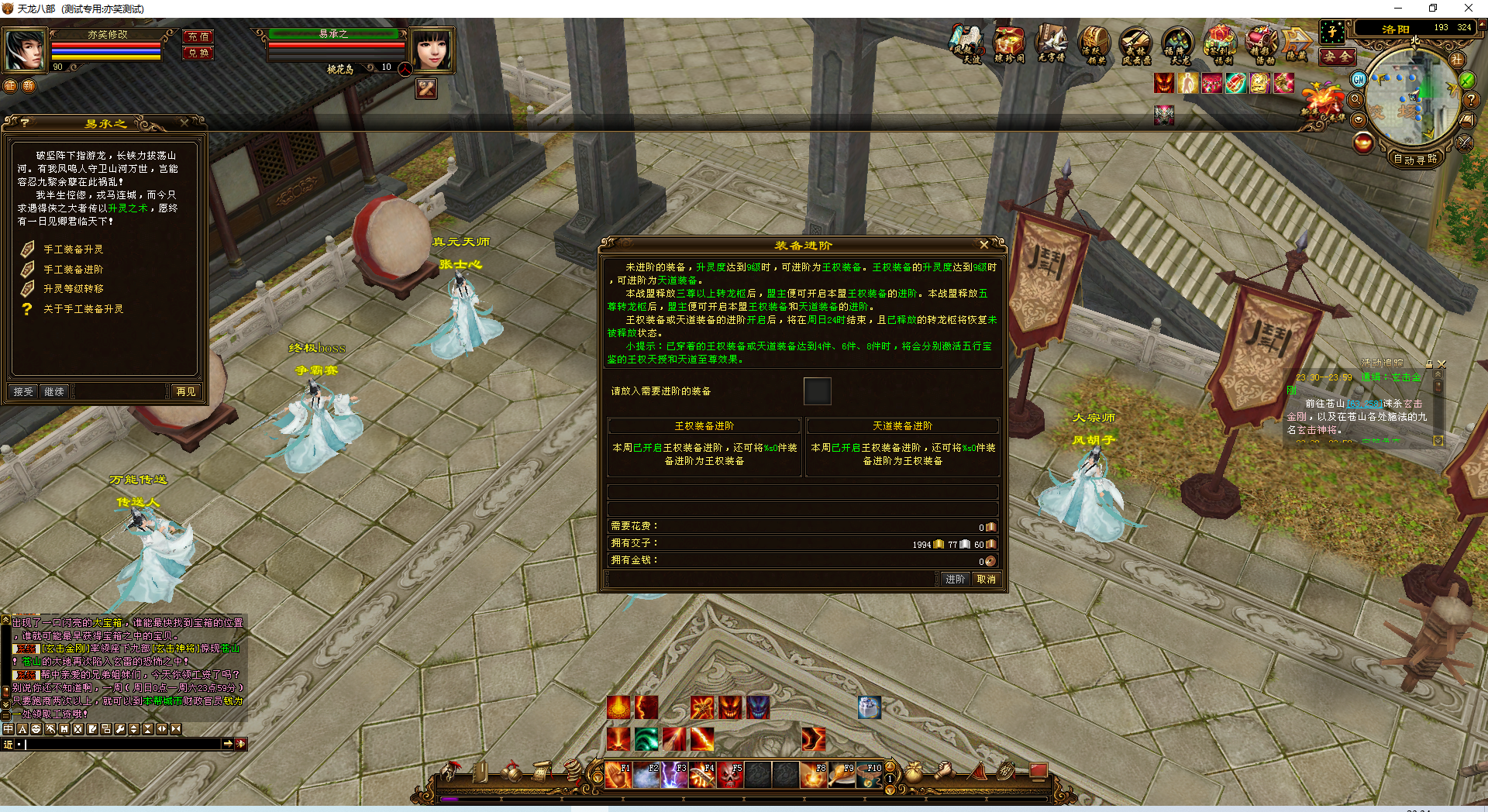This screenshot has height=812, width=1488.
Task: Use the F1 skill on the hotbar
Action: tap(618, 775)
